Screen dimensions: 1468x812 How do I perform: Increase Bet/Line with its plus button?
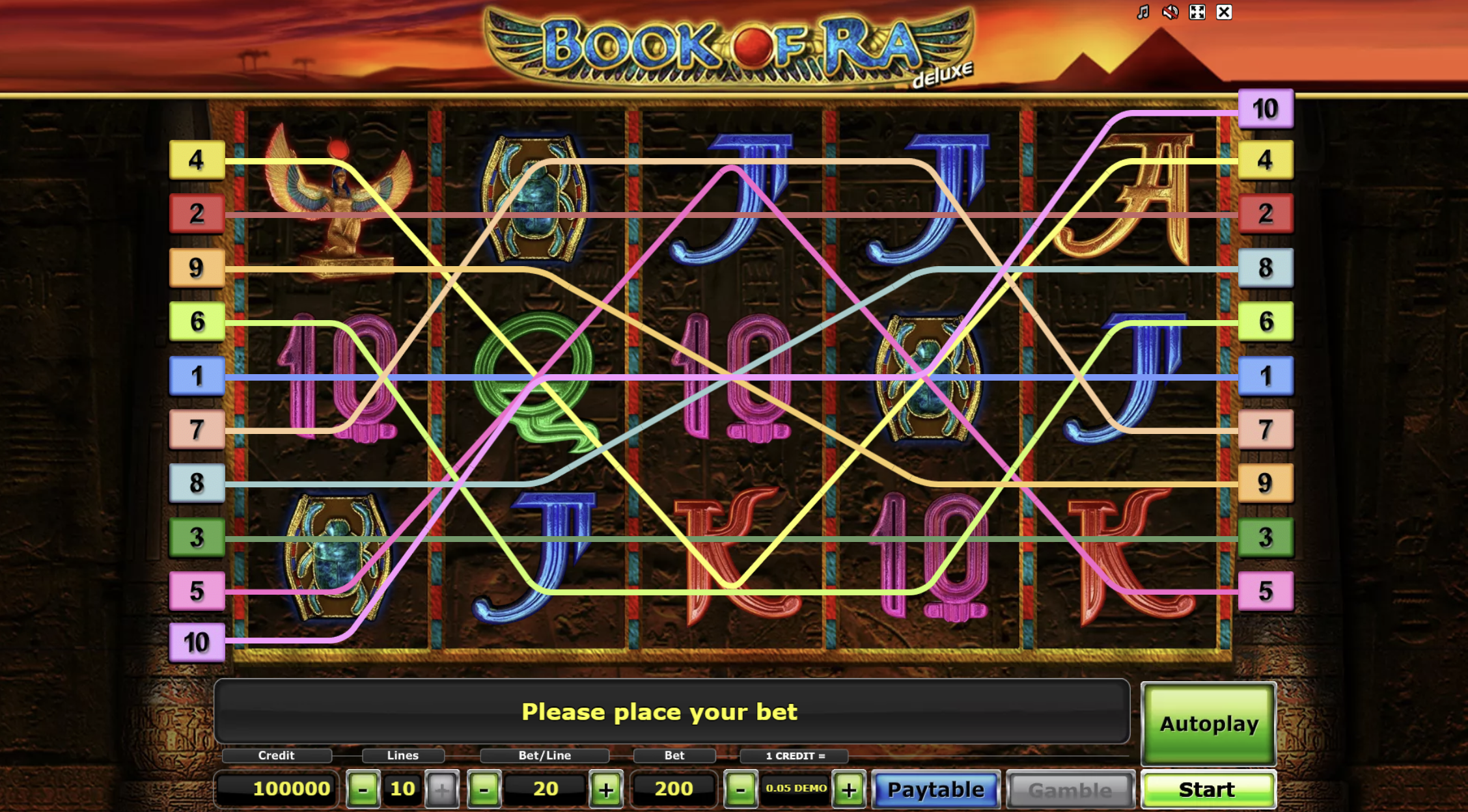(x=606, y=789)
